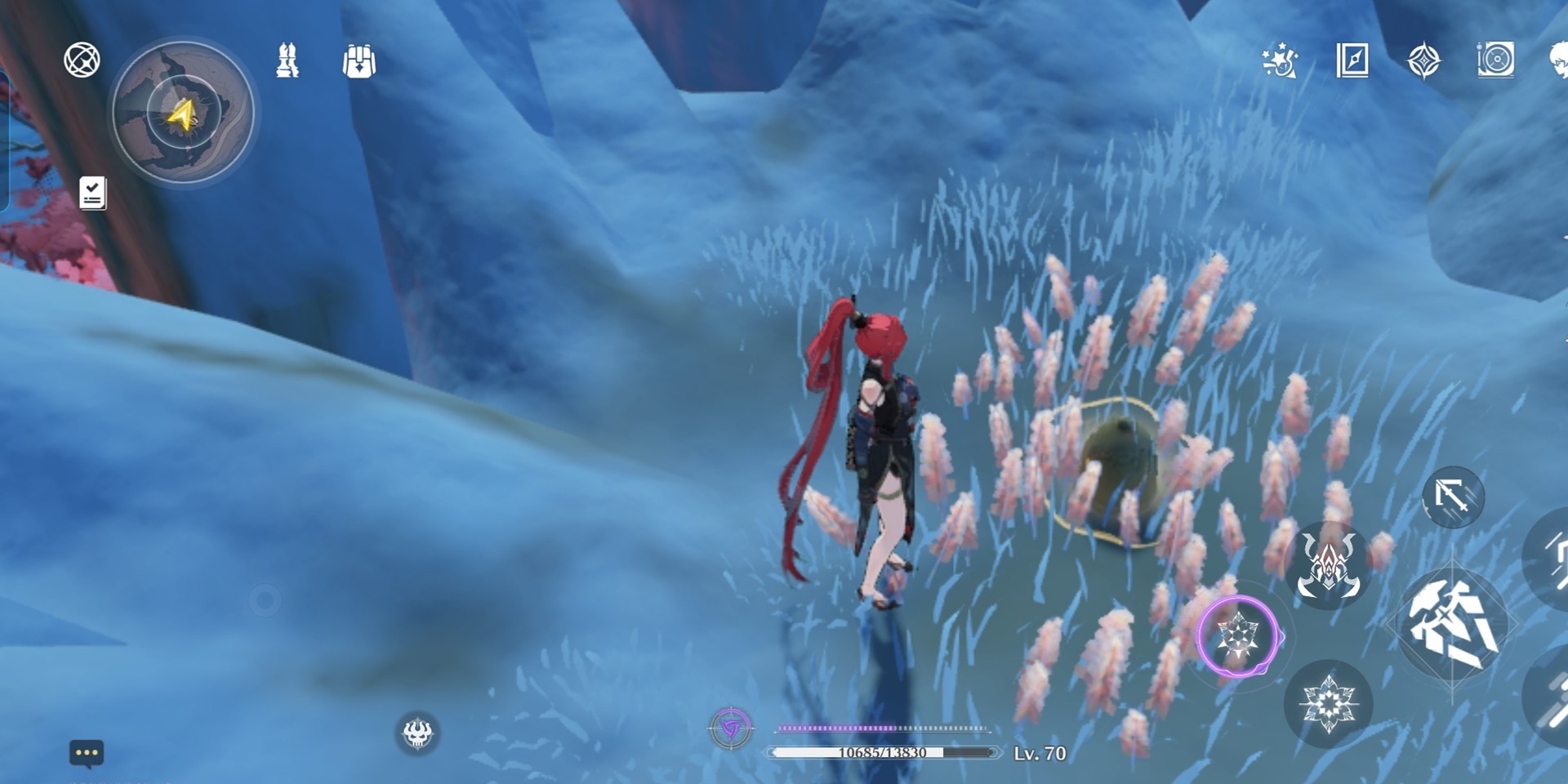The image size is (1568, 784).
Task: Open the compass guidebook icon
Action: (x=1352, y=60)
